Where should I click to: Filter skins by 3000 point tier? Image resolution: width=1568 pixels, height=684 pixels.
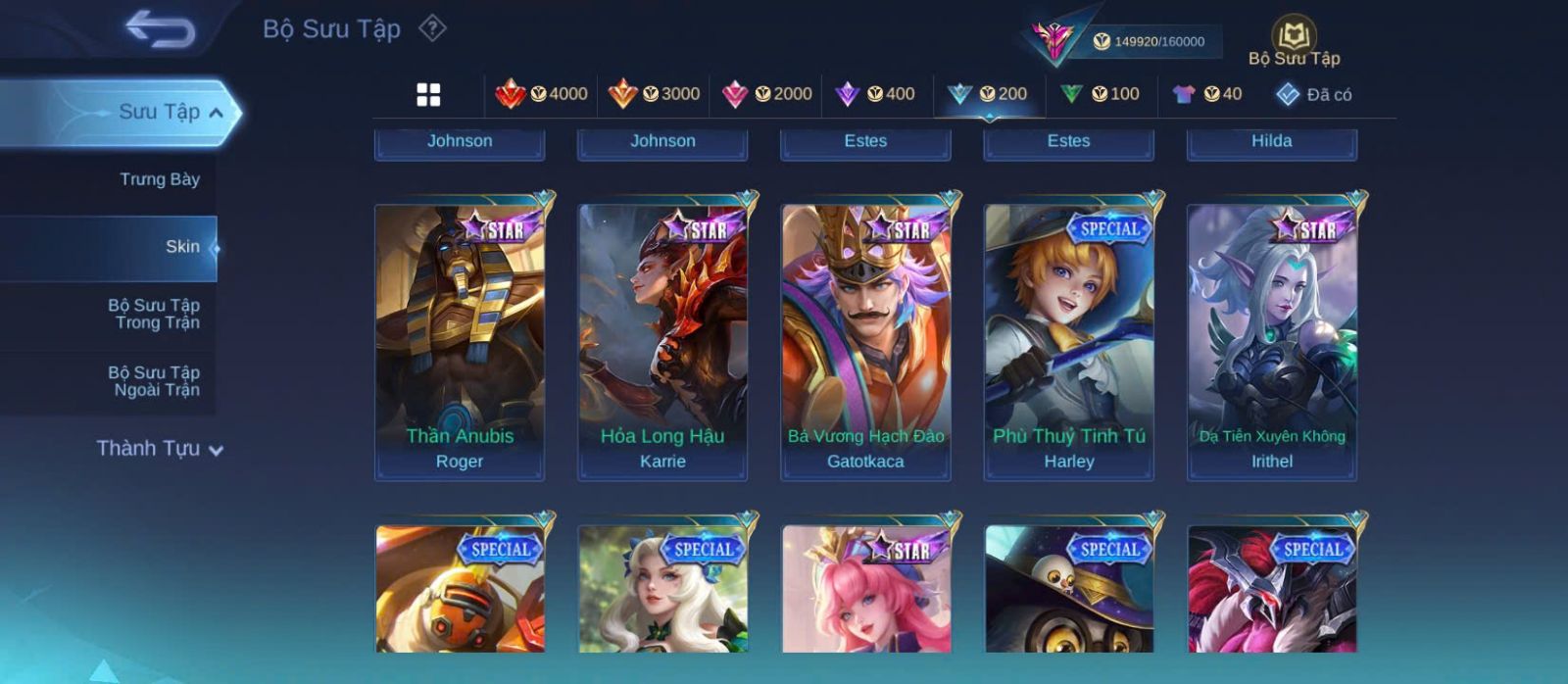654,94
